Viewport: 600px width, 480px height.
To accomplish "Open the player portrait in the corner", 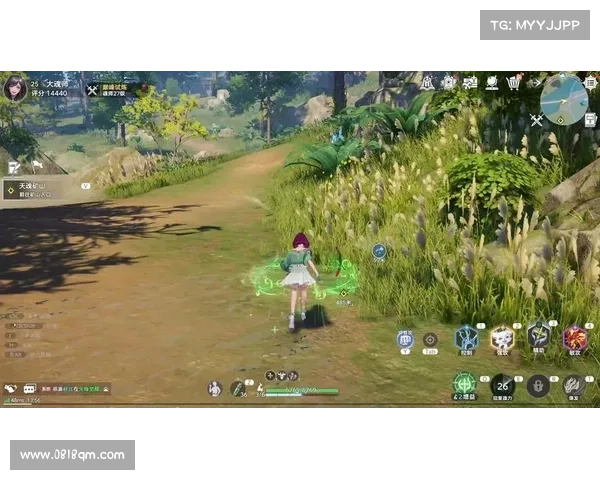I will [15, 87].
